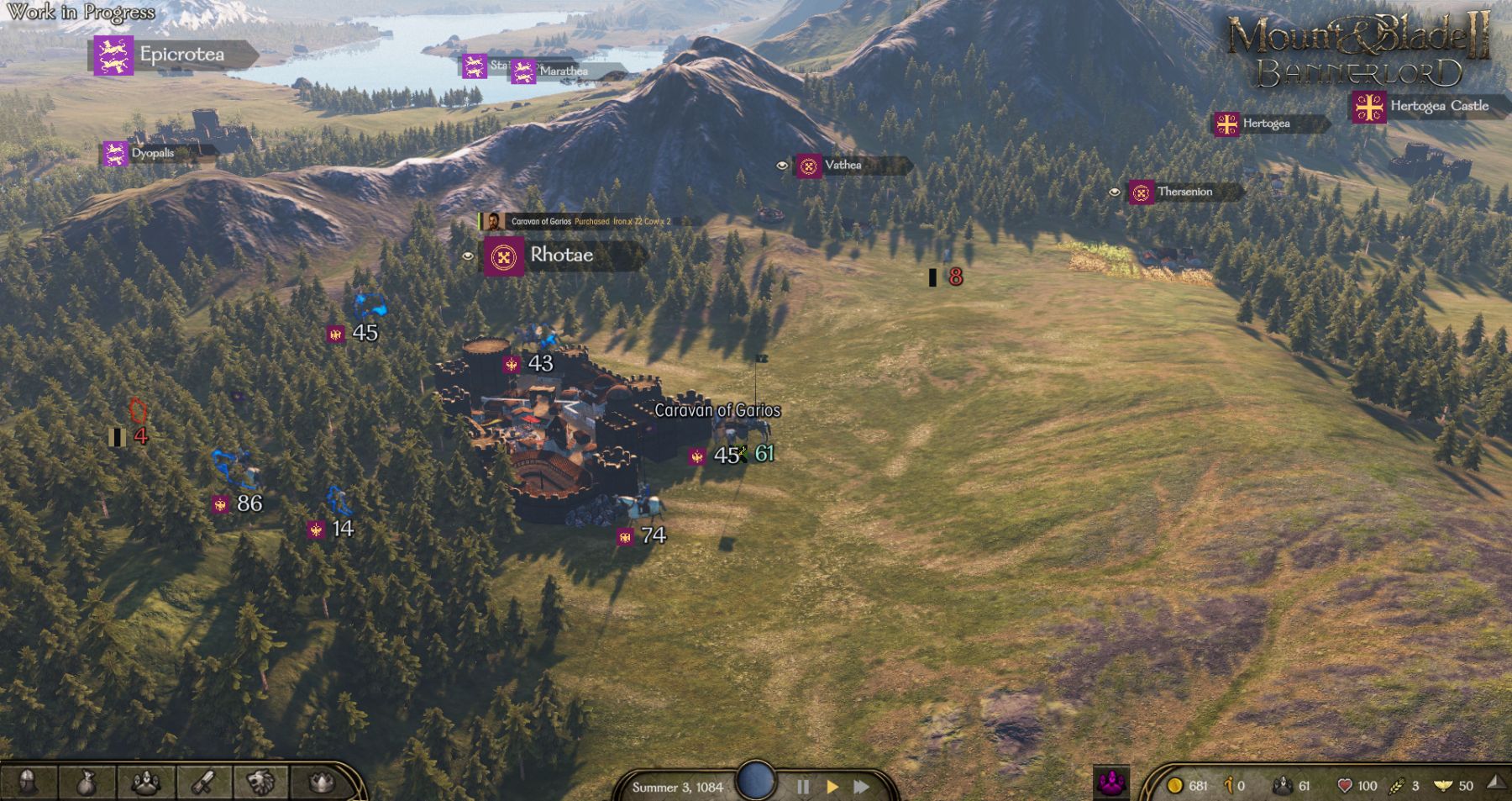
Task: Open the quests scroll icon
Action: (x=203, y=783)
